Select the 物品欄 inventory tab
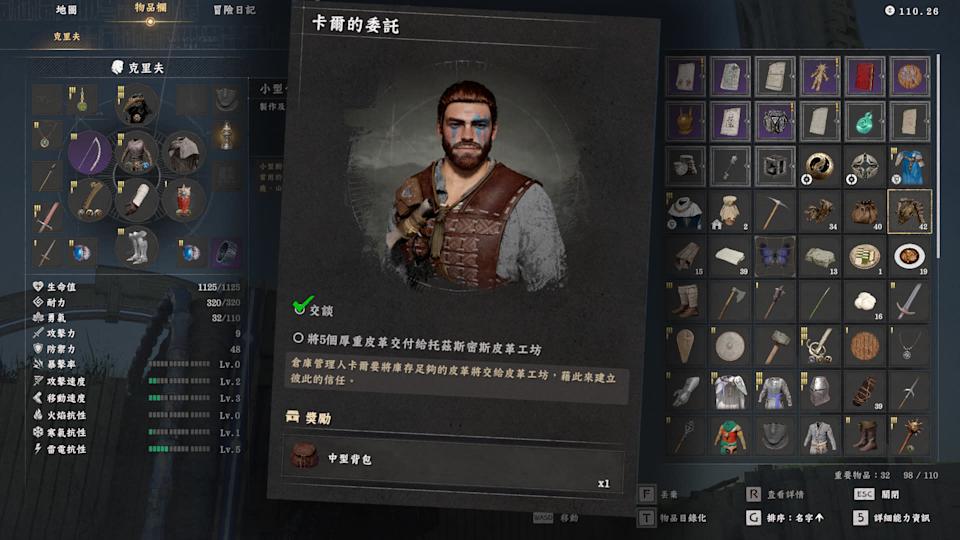 point(150,10)
